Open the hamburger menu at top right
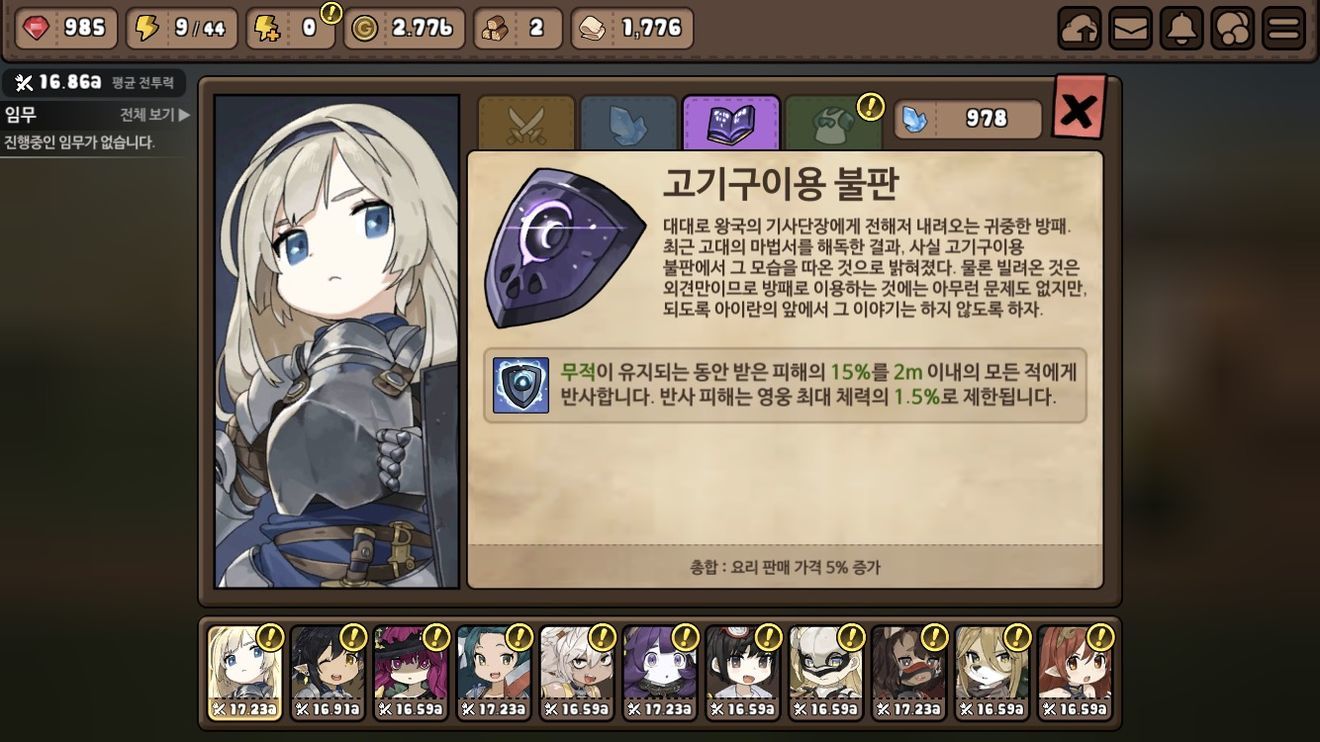1320x742 pixels. pos(1286,26)
